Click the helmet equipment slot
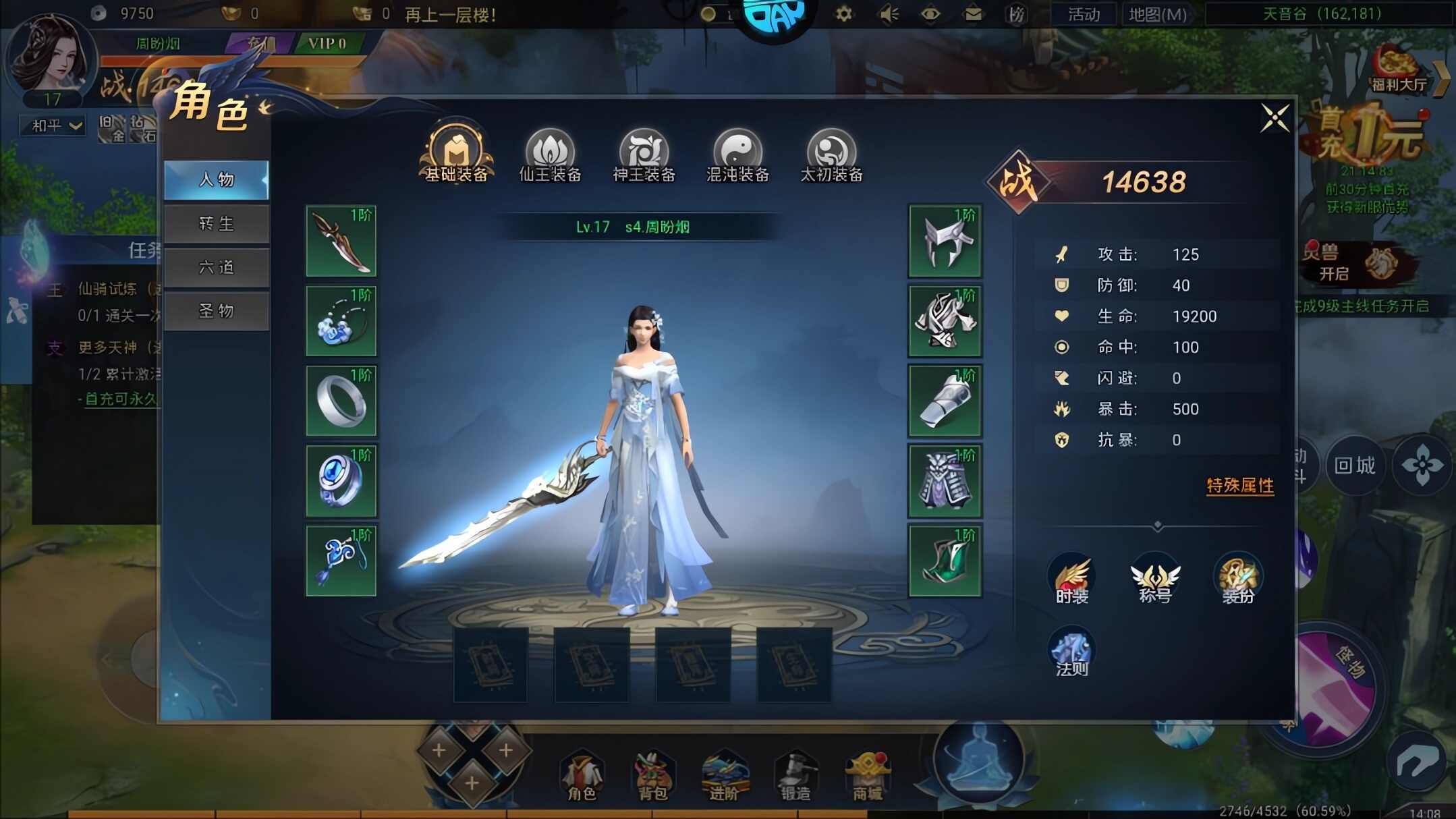The image size is (1456, 819). point(945,241)
